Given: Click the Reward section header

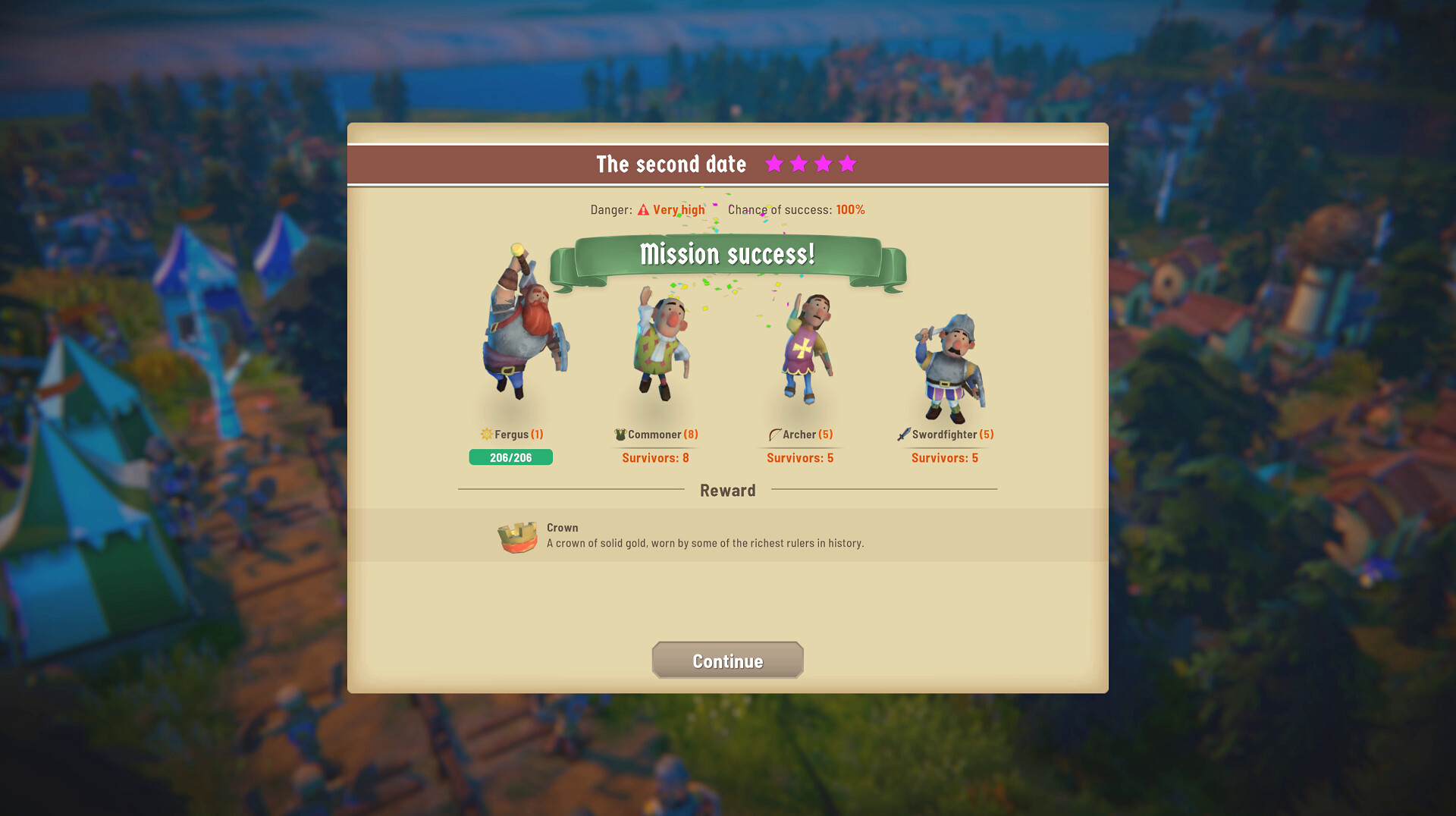Looking at the screenshot, I should tap(727, 490).
